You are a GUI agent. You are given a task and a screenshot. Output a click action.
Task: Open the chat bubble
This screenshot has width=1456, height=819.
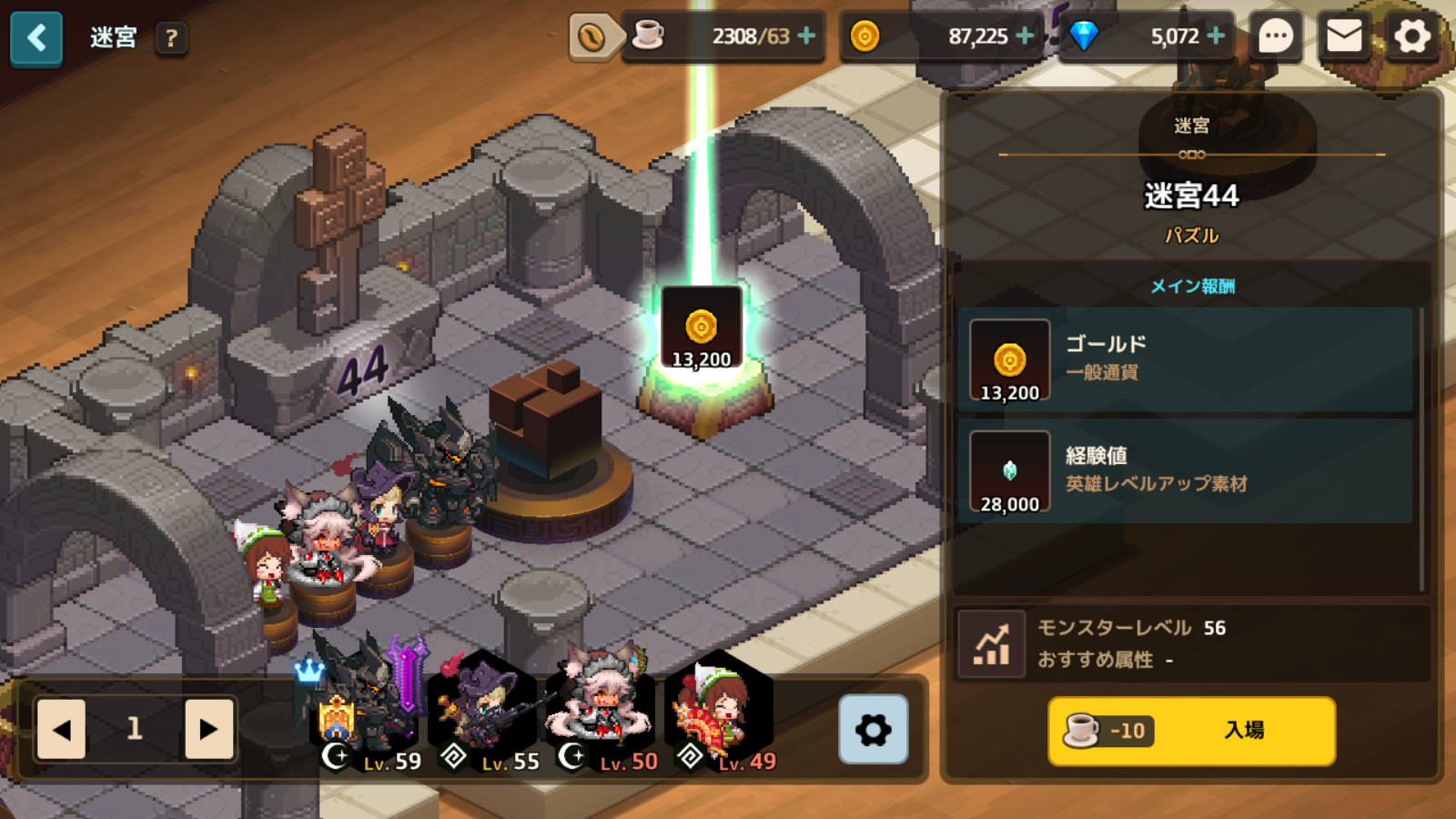(x=1275, y=37)
